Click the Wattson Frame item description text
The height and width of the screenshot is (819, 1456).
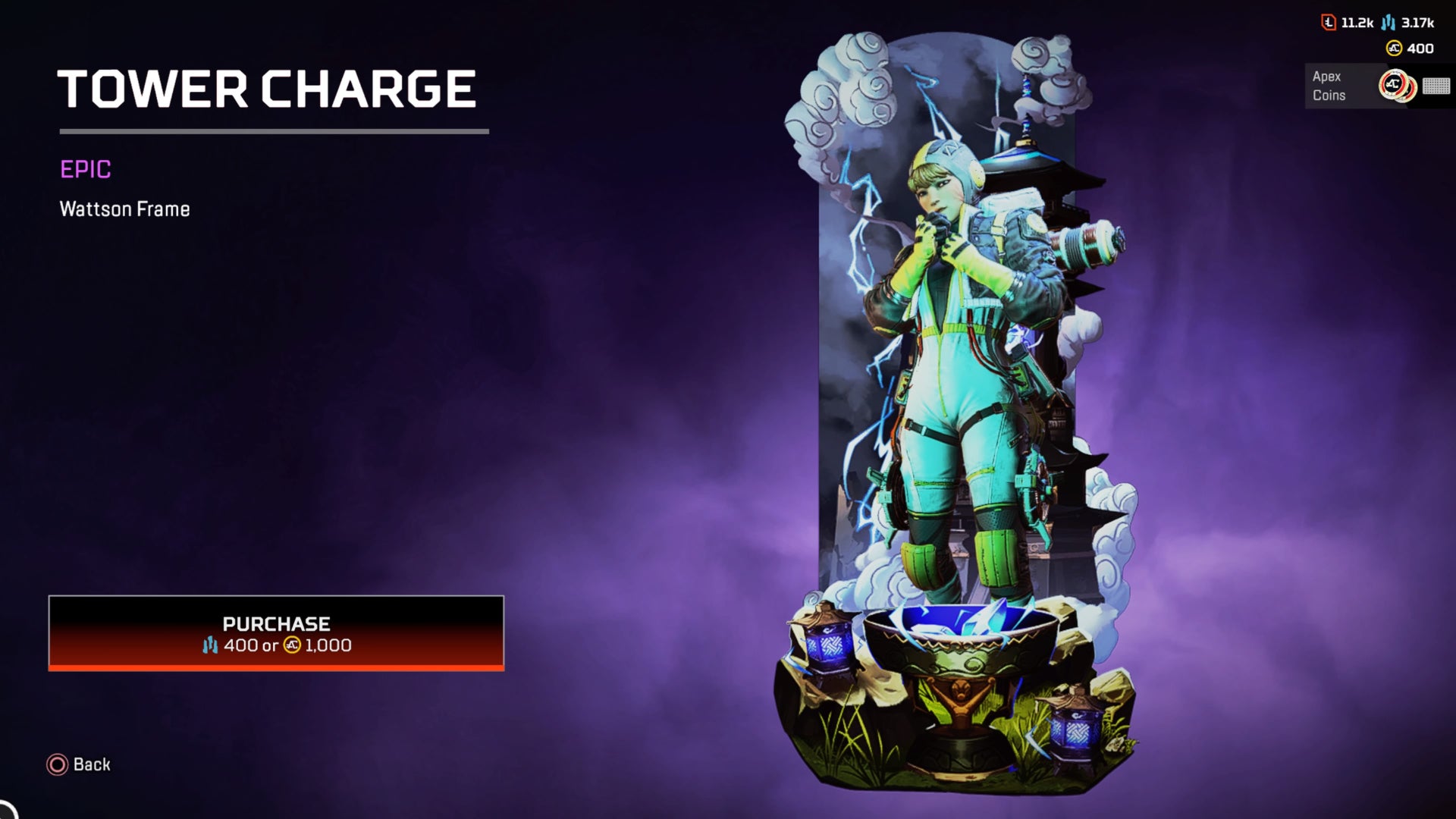125,208
